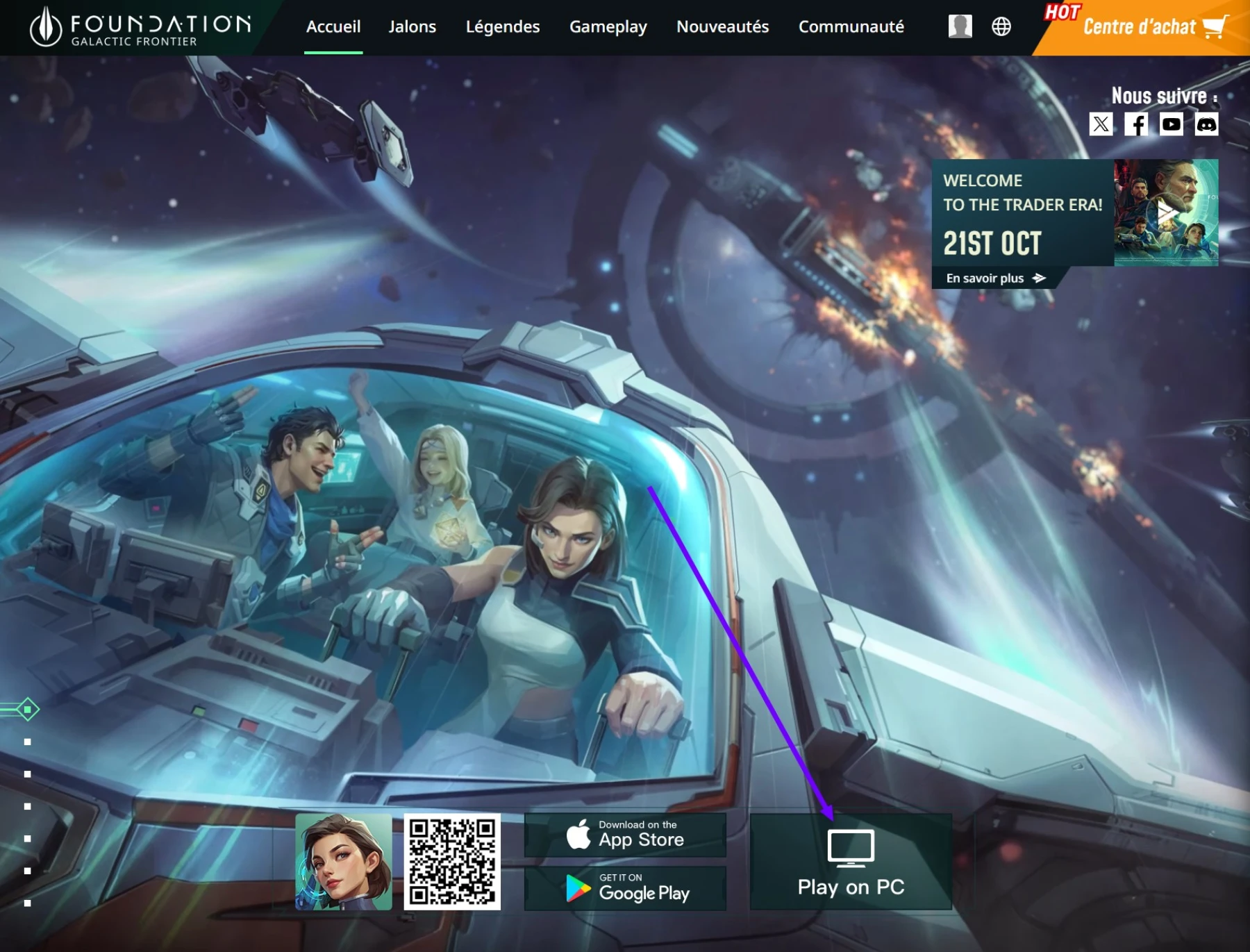Navigate to the Légendes section

point(503,26)
